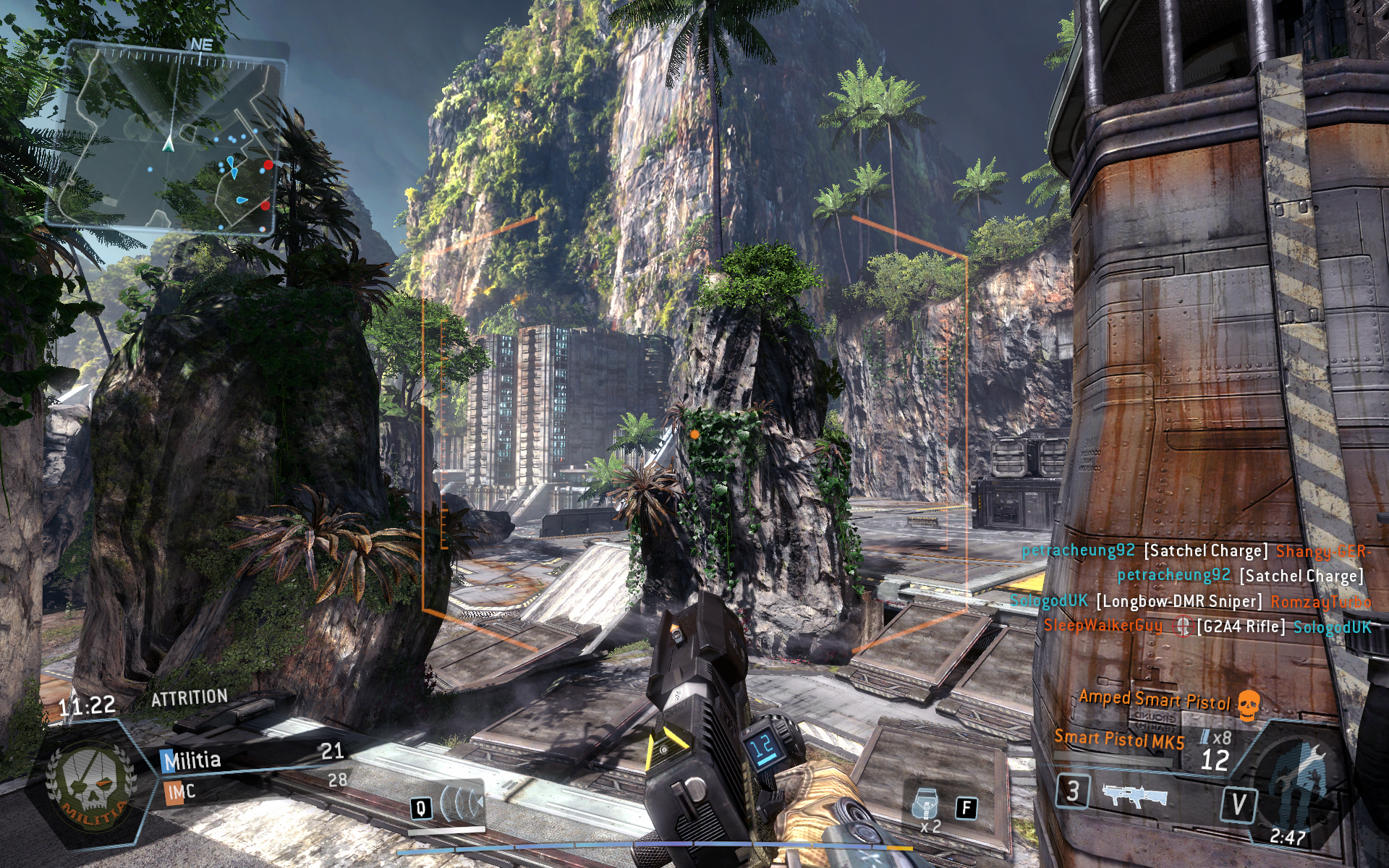The width and height of the screenshot is (1389, 868).
Task: Switch to the anti-titan weapon icon
Action: [x=1135, y=795]
